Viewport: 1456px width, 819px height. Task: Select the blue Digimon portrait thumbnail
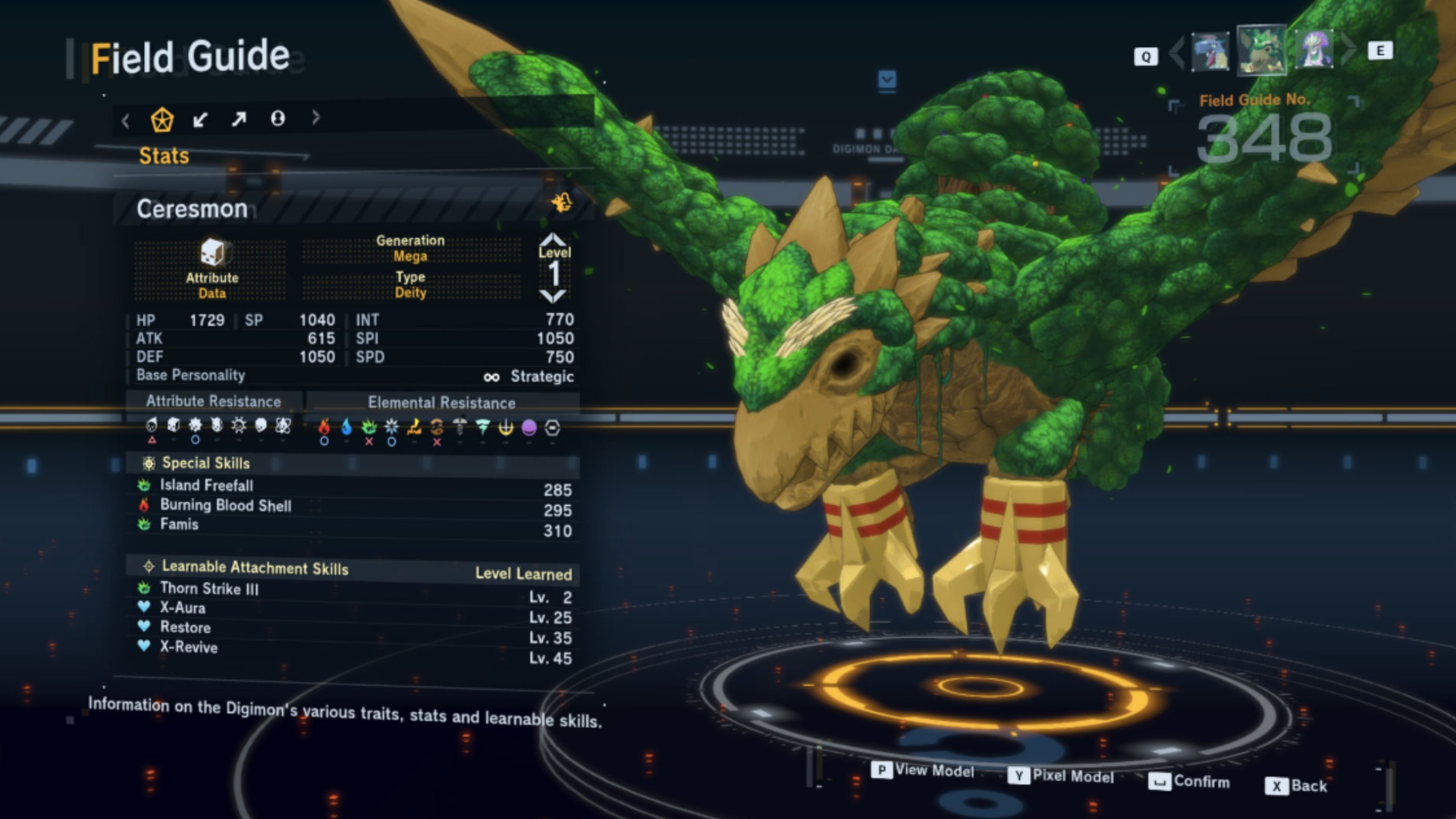click(1210, 52)
